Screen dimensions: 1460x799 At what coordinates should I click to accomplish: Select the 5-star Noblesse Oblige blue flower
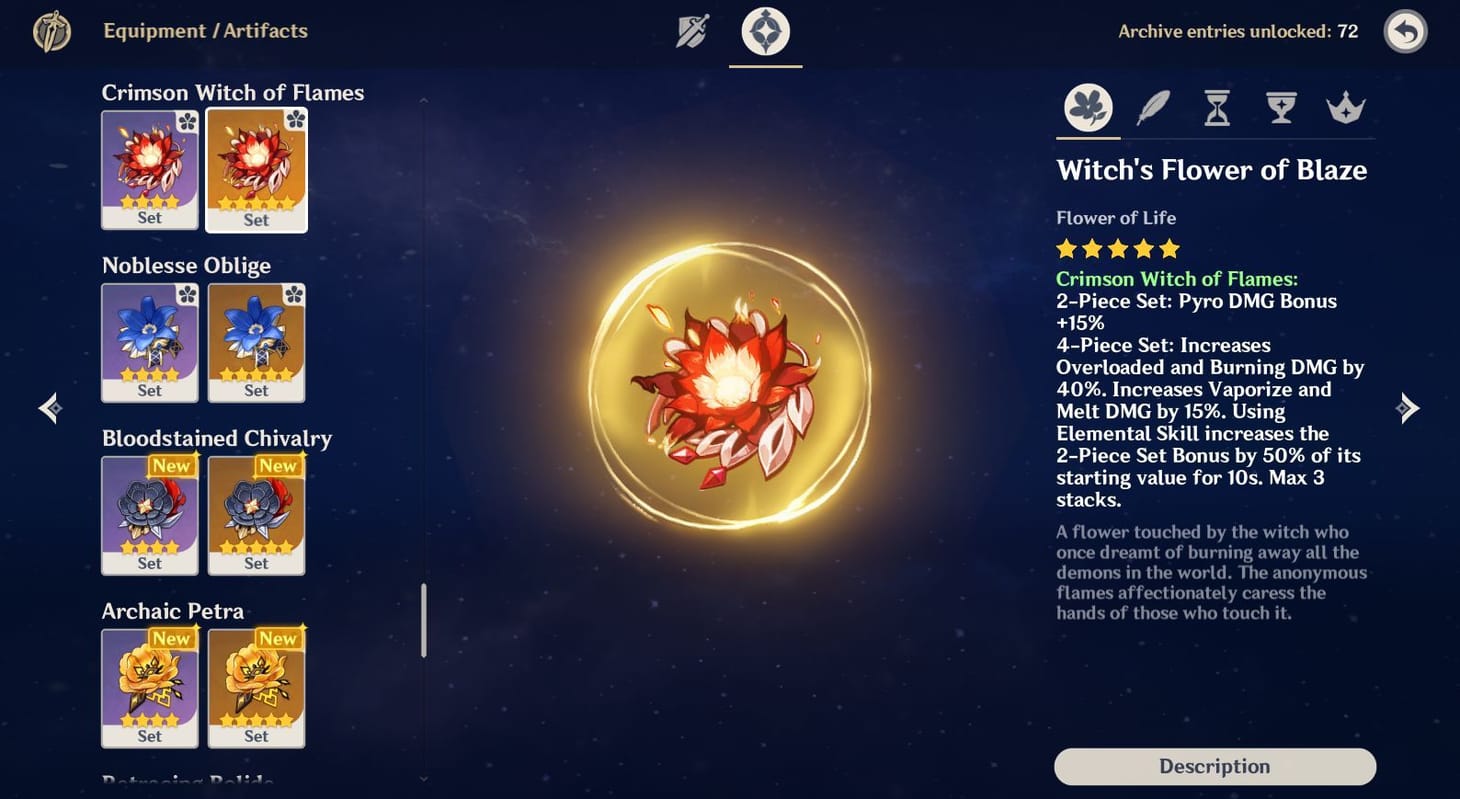257,343
